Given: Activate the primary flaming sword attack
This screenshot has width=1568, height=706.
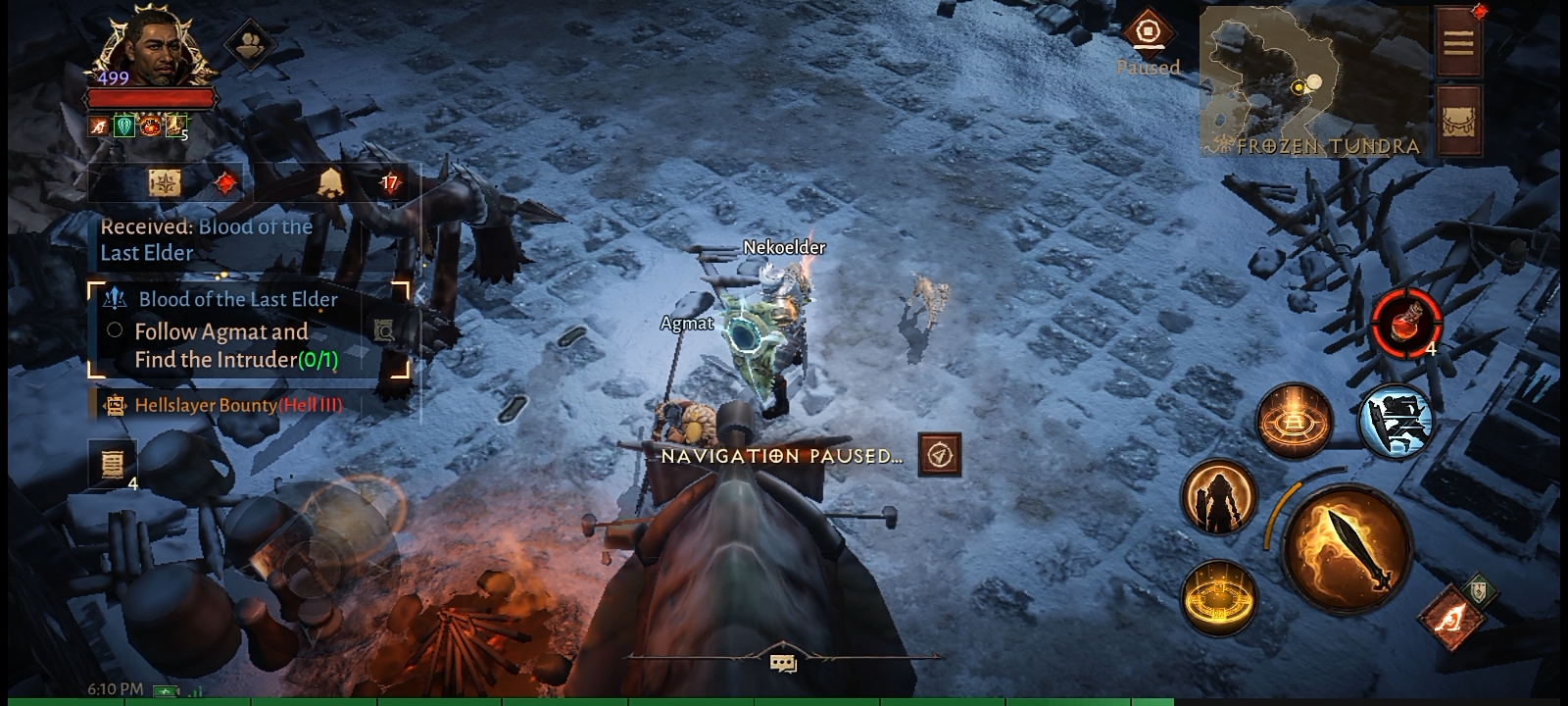Looking at the screenshot, I should tap(1349, 549).
